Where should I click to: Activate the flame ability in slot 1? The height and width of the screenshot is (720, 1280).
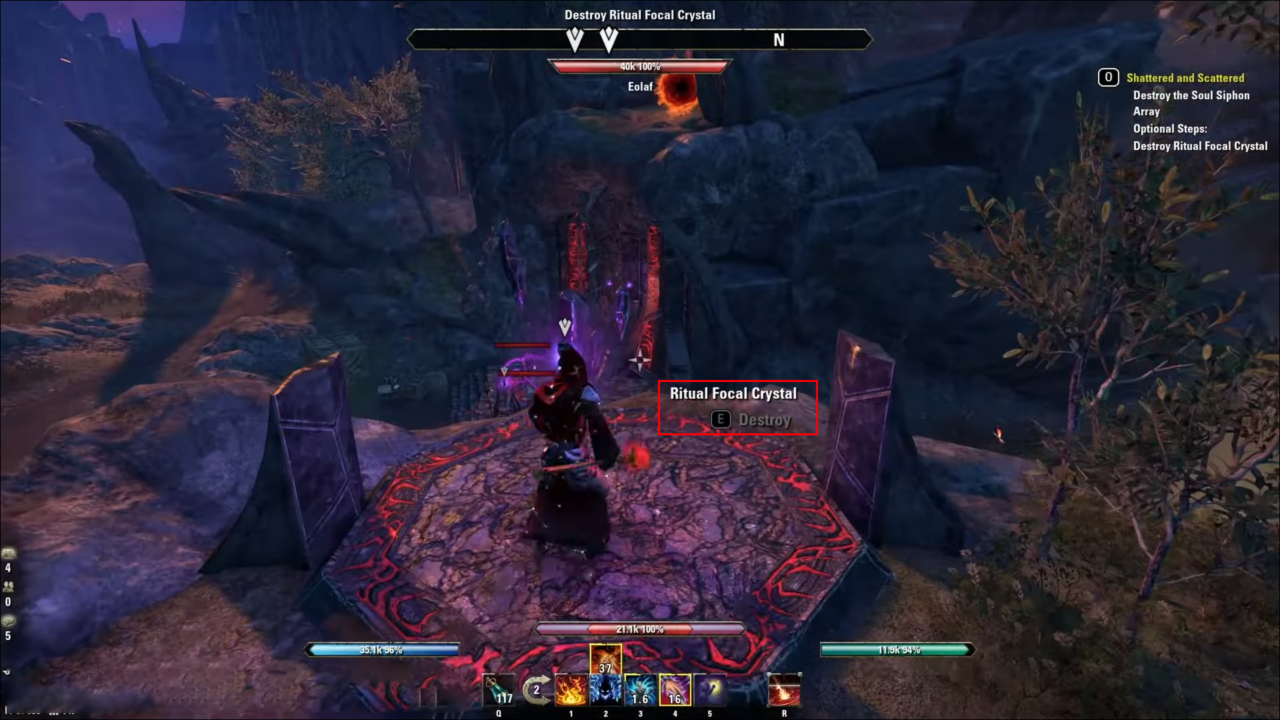(572, 690)
